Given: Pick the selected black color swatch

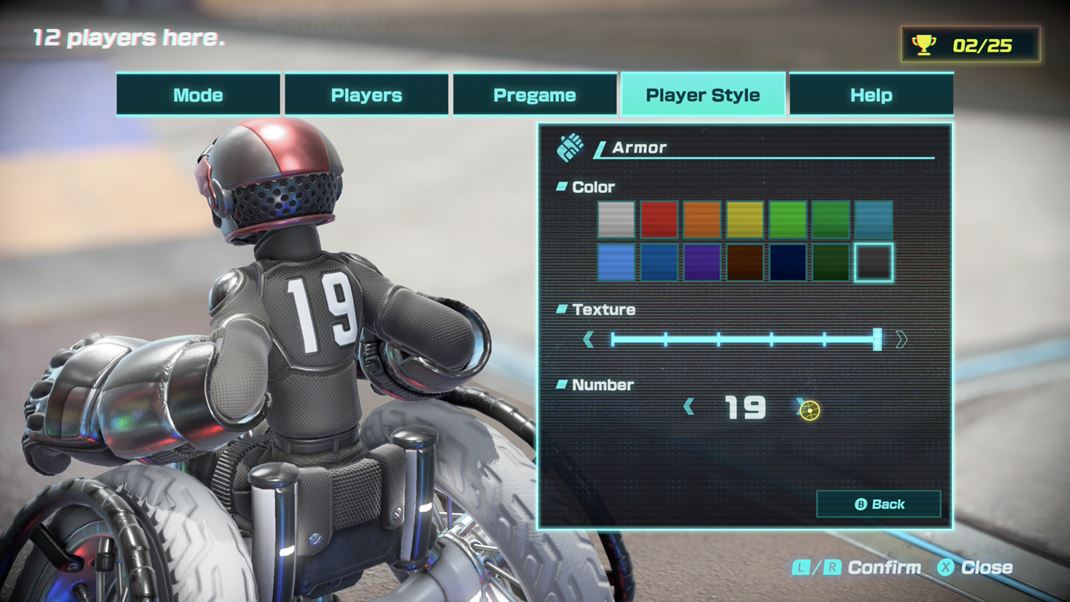Looking at the screenshot, I should (874, 262).
